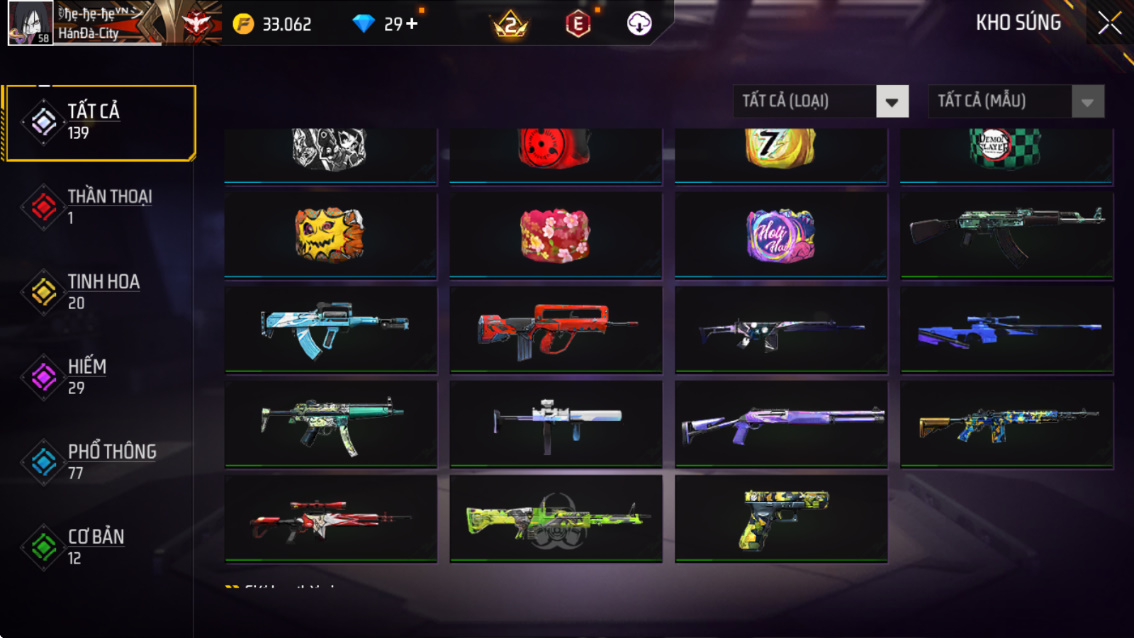1134x638 pixels.
Task: Choose the cherry blossom gloo wall skin
Action: [555, 235]
